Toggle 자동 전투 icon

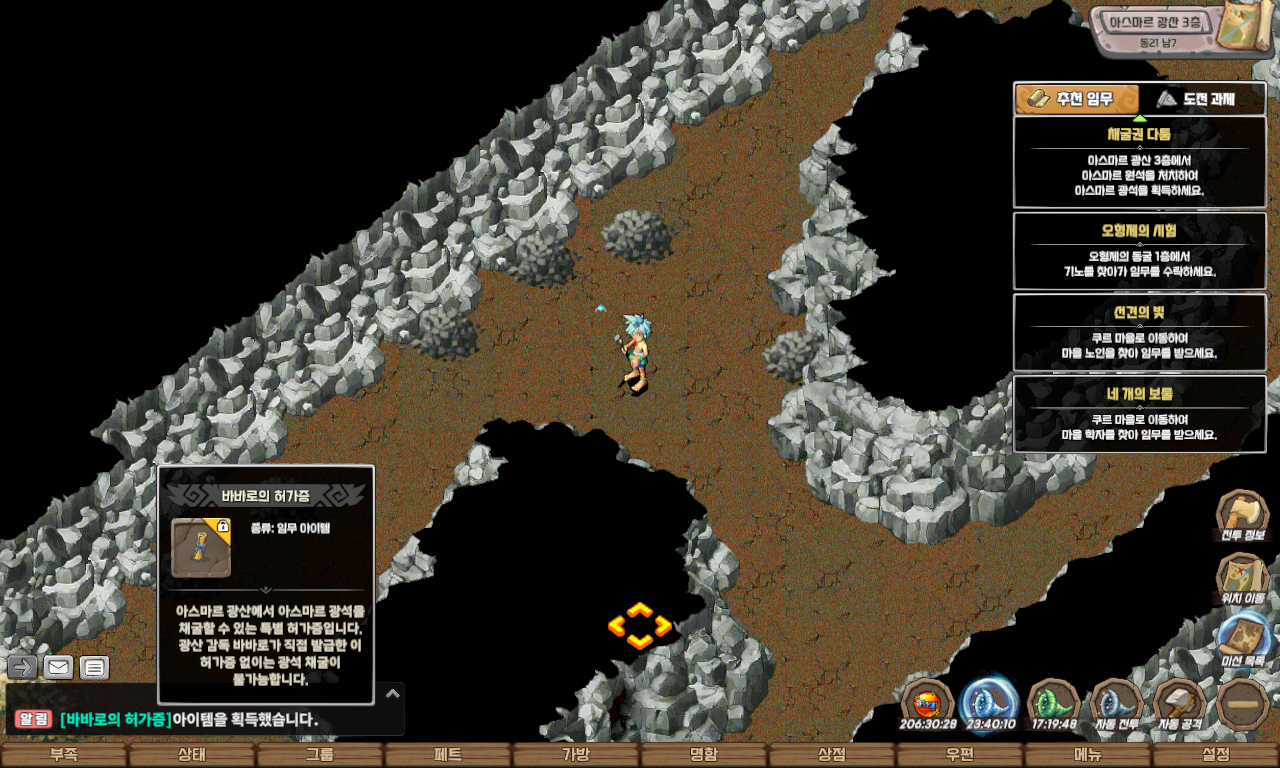coord(1117,705)
